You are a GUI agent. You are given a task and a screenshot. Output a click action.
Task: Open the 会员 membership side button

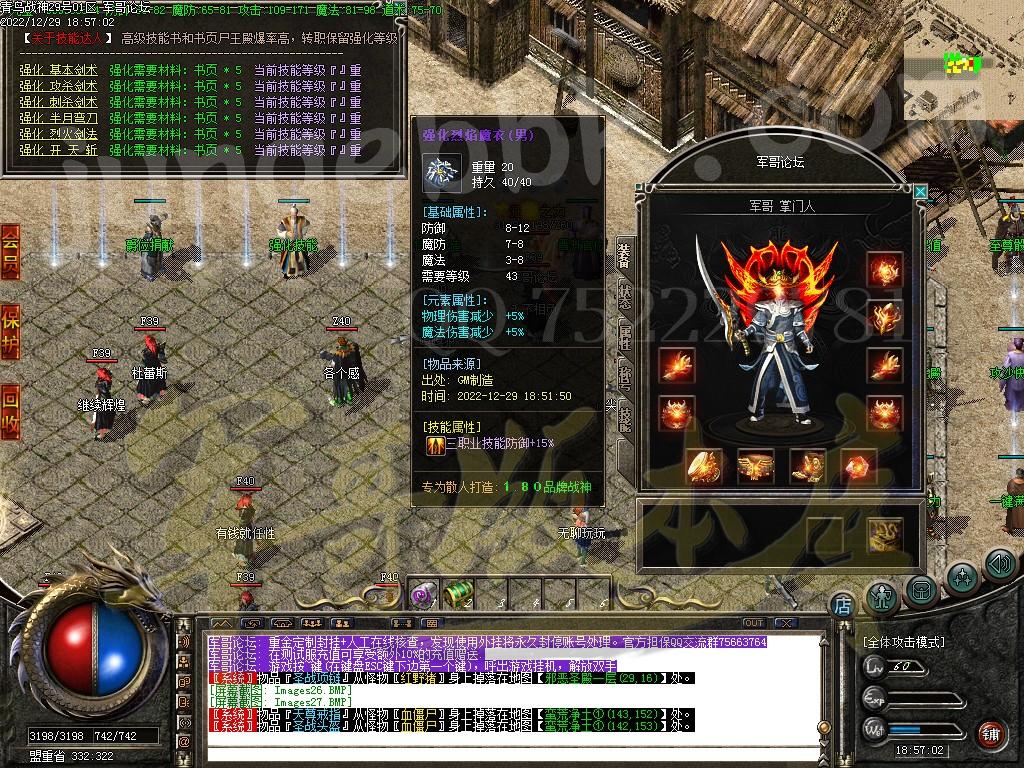[x=10, y=251]
